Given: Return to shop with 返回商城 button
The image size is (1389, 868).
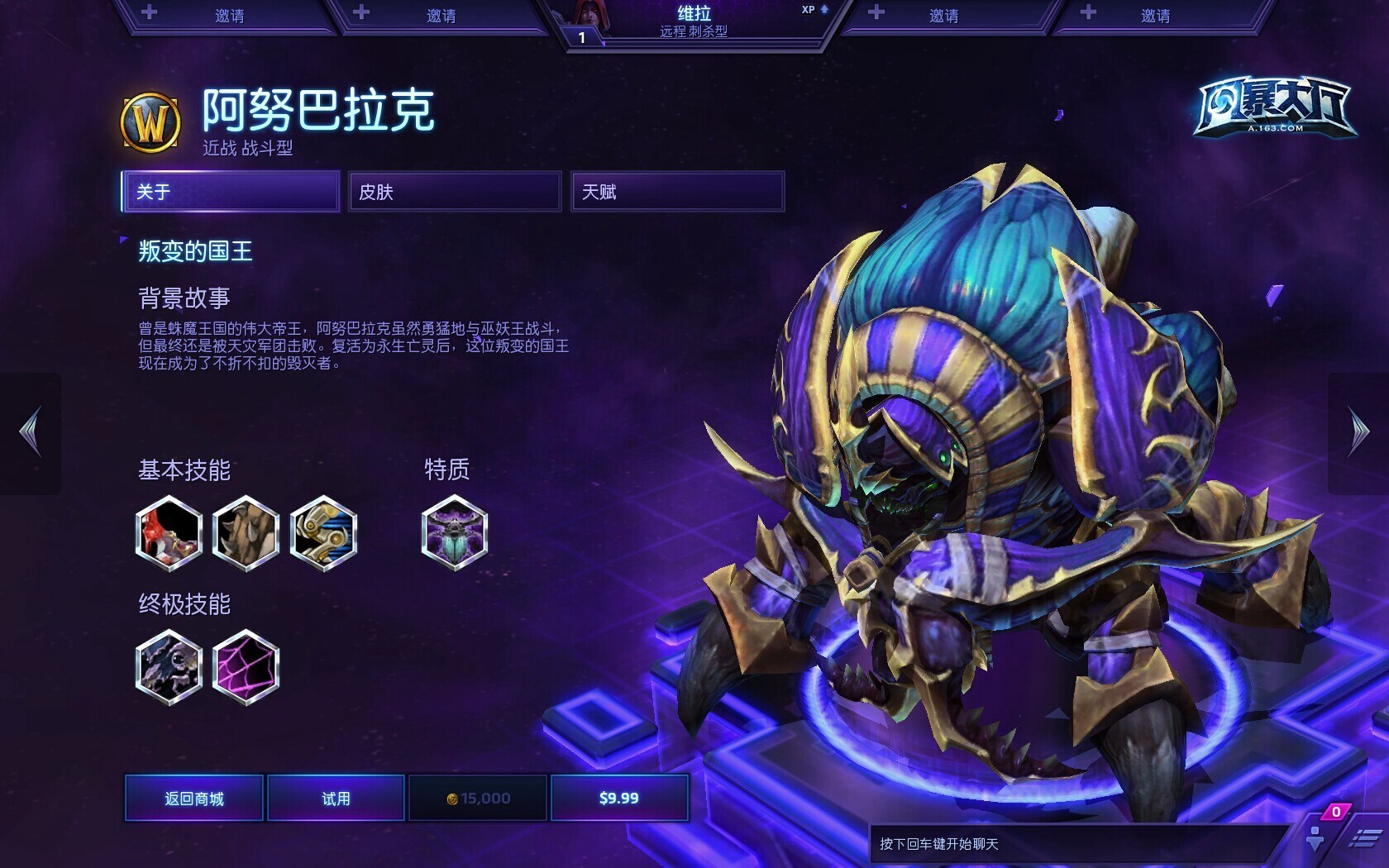Looking at the screenshot, I should (194, 798).
